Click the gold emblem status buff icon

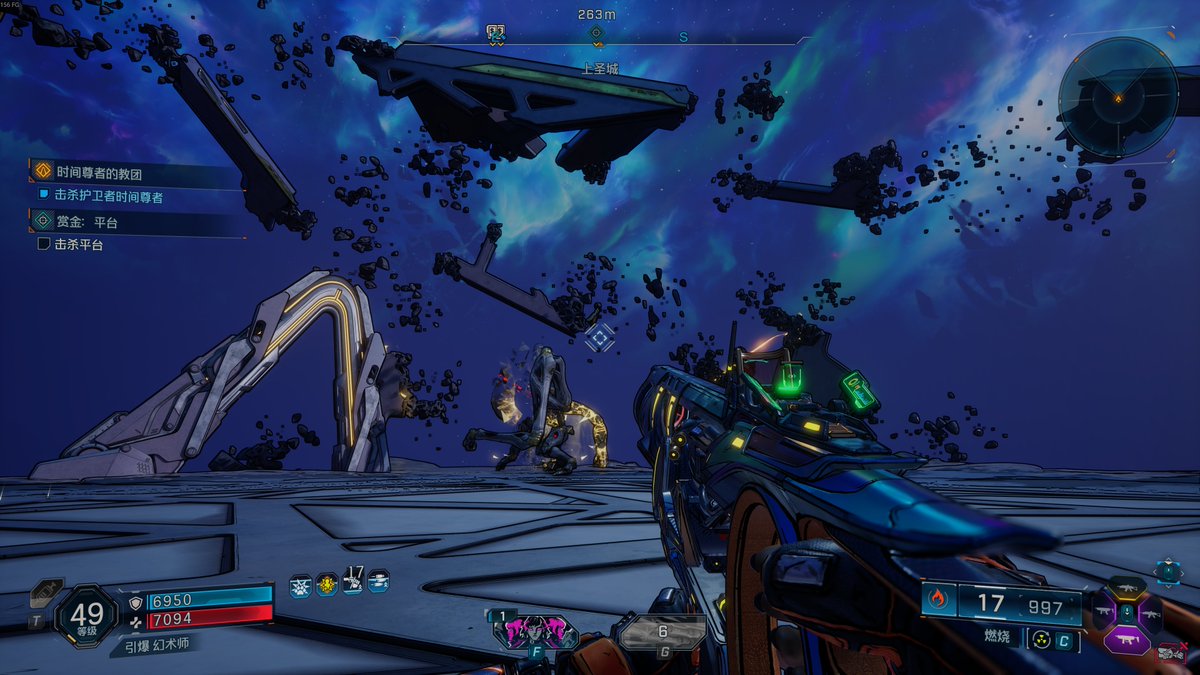click(x=327, y=585)
